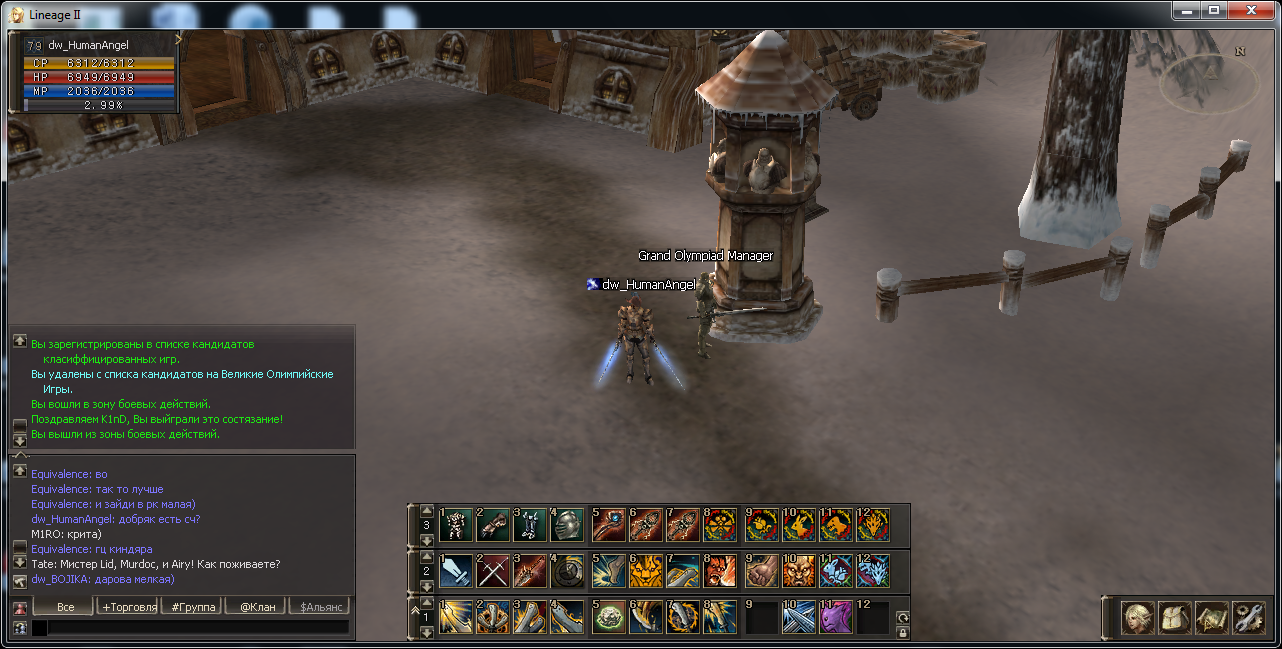This screenshot has height=649, width=1282.
Task: Toggle the shortcut bar lock icon
Action: (903, 632)
